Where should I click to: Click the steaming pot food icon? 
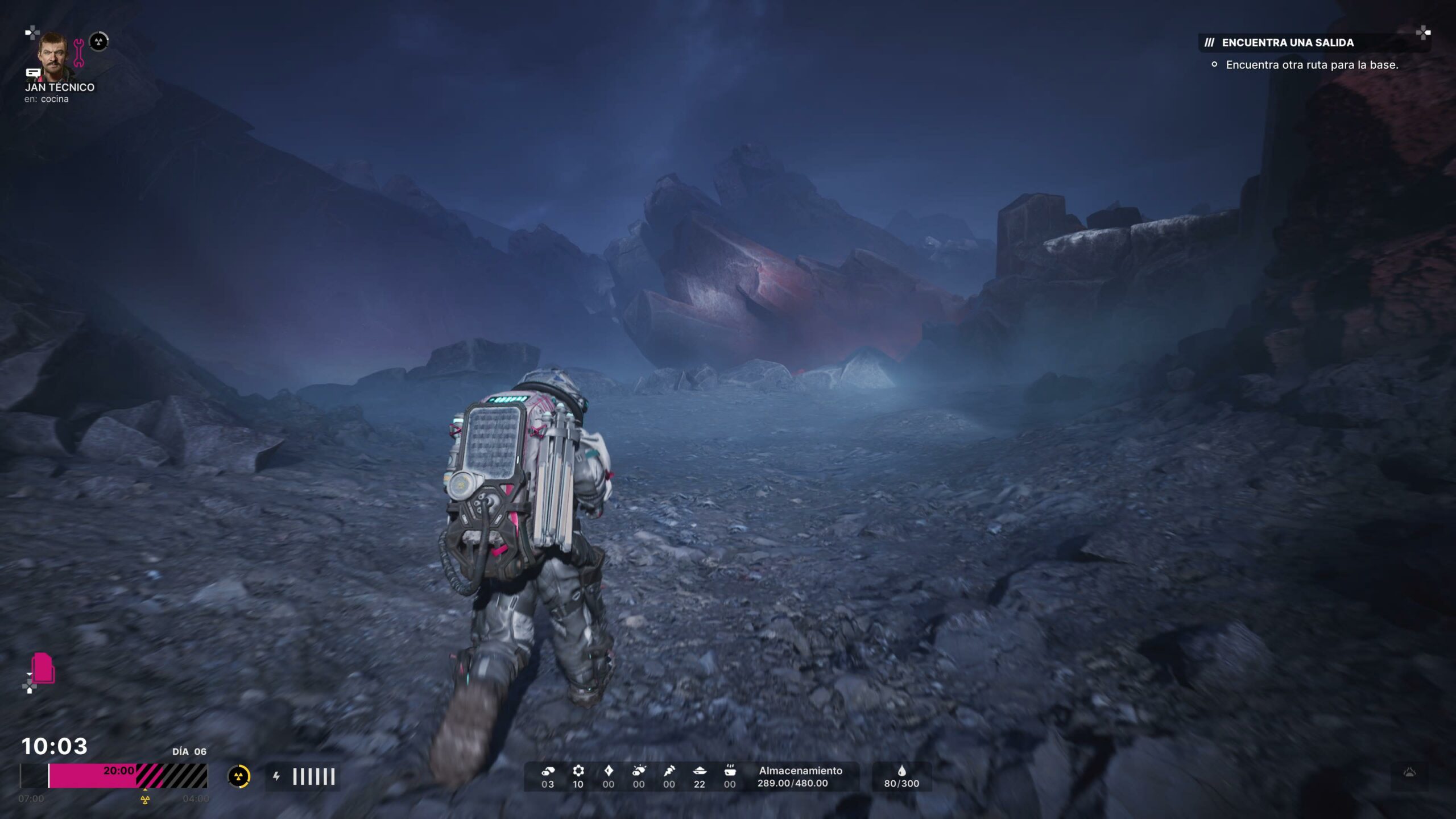pos(730,771)
